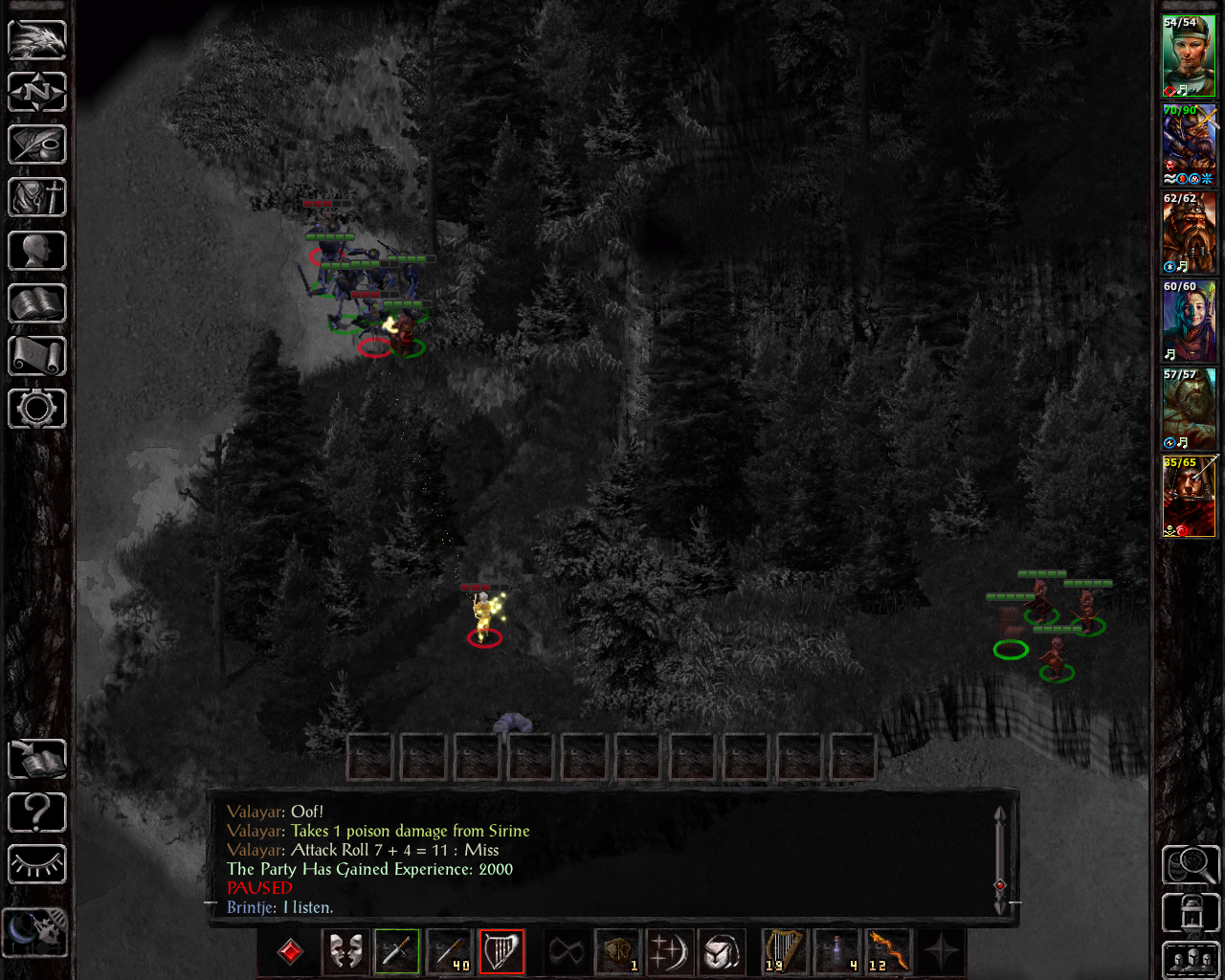Select the blue-haired character portrait
This screenshot has height=980, width=1225.
click(x=1189, y=321)
